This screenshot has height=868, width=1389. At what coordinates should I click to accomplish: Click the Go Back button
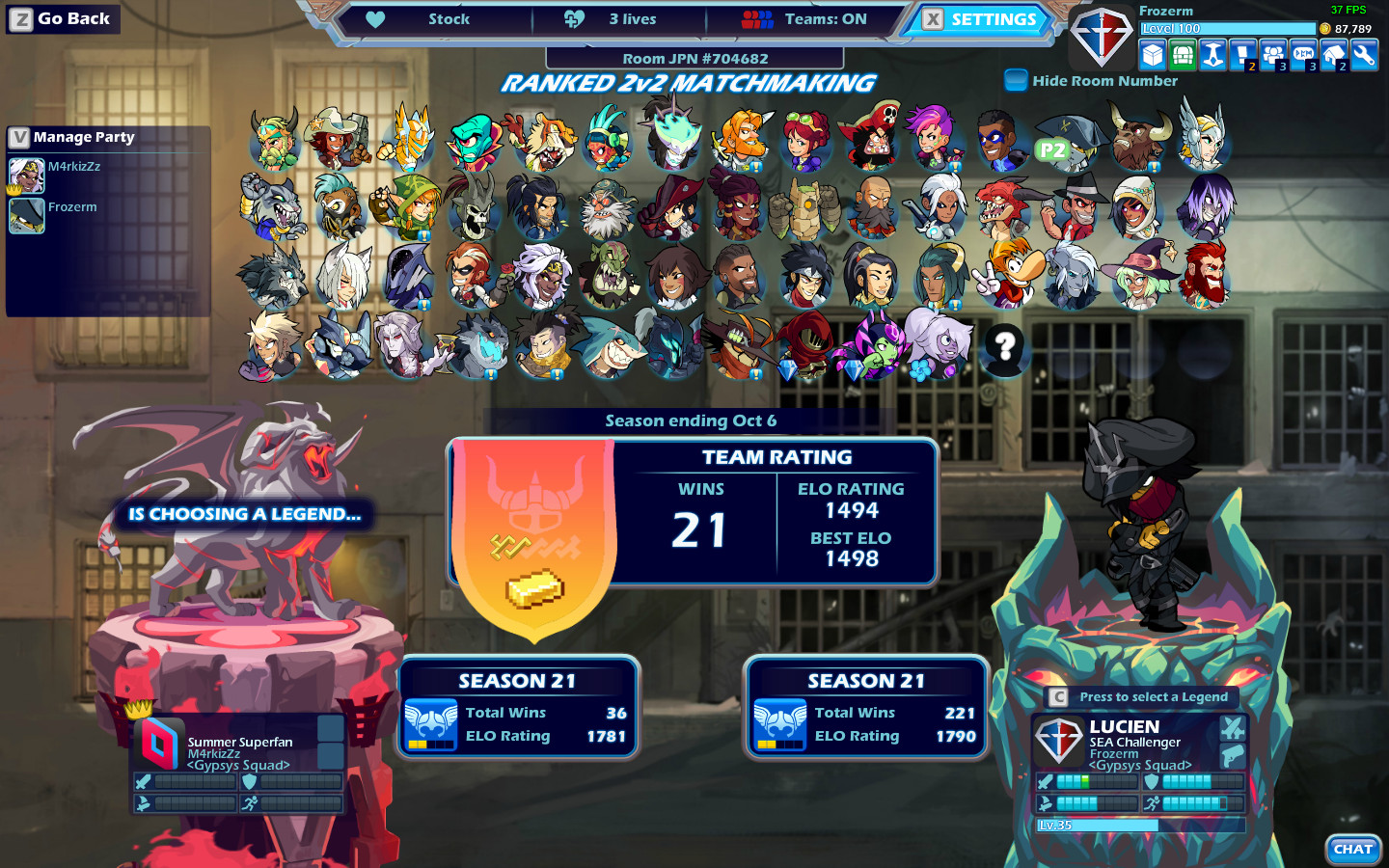[63, 18]
